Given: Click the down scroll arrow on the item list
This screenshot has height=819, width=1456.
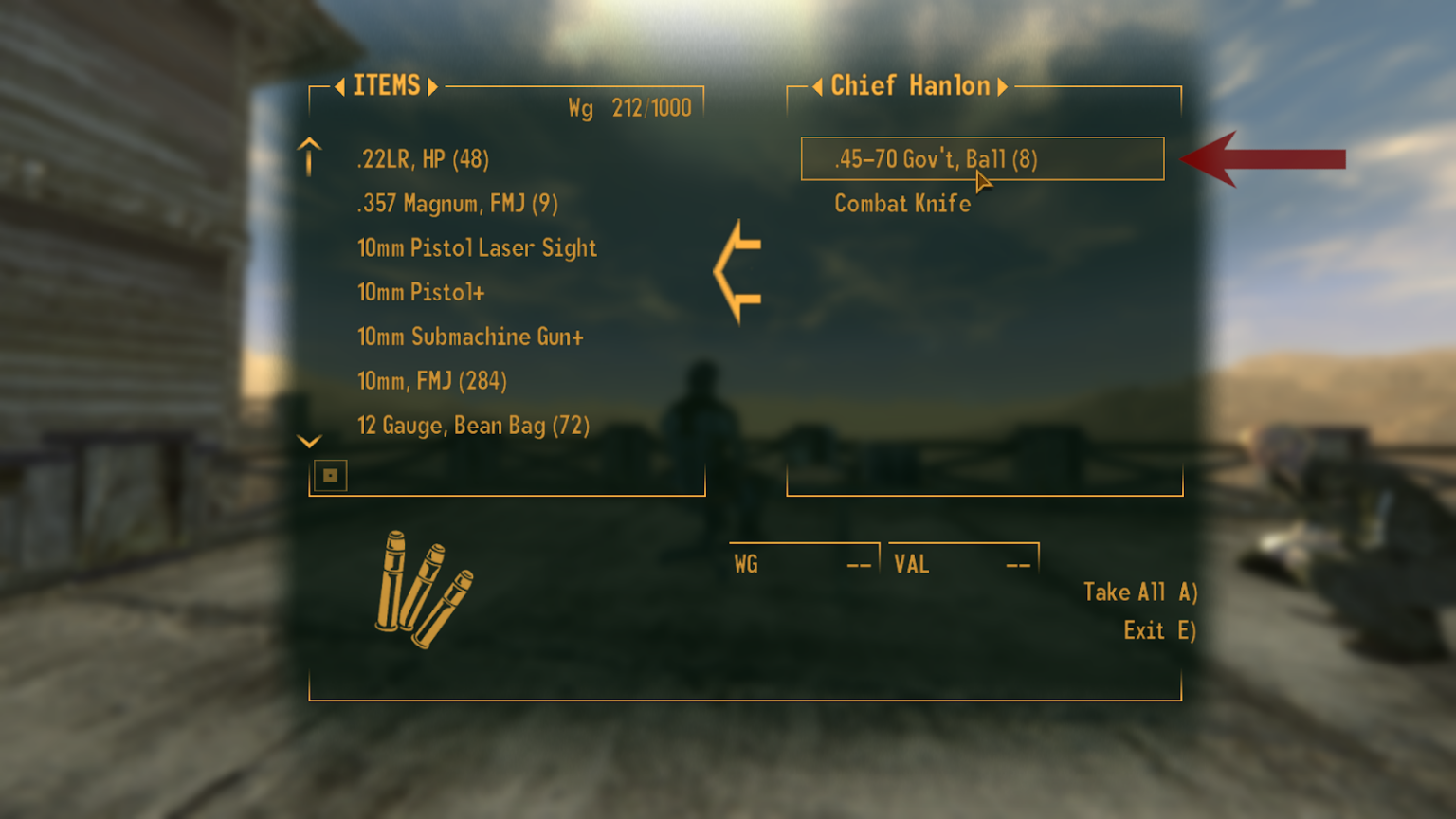Looking at the screenshot, I should point(307,442).
